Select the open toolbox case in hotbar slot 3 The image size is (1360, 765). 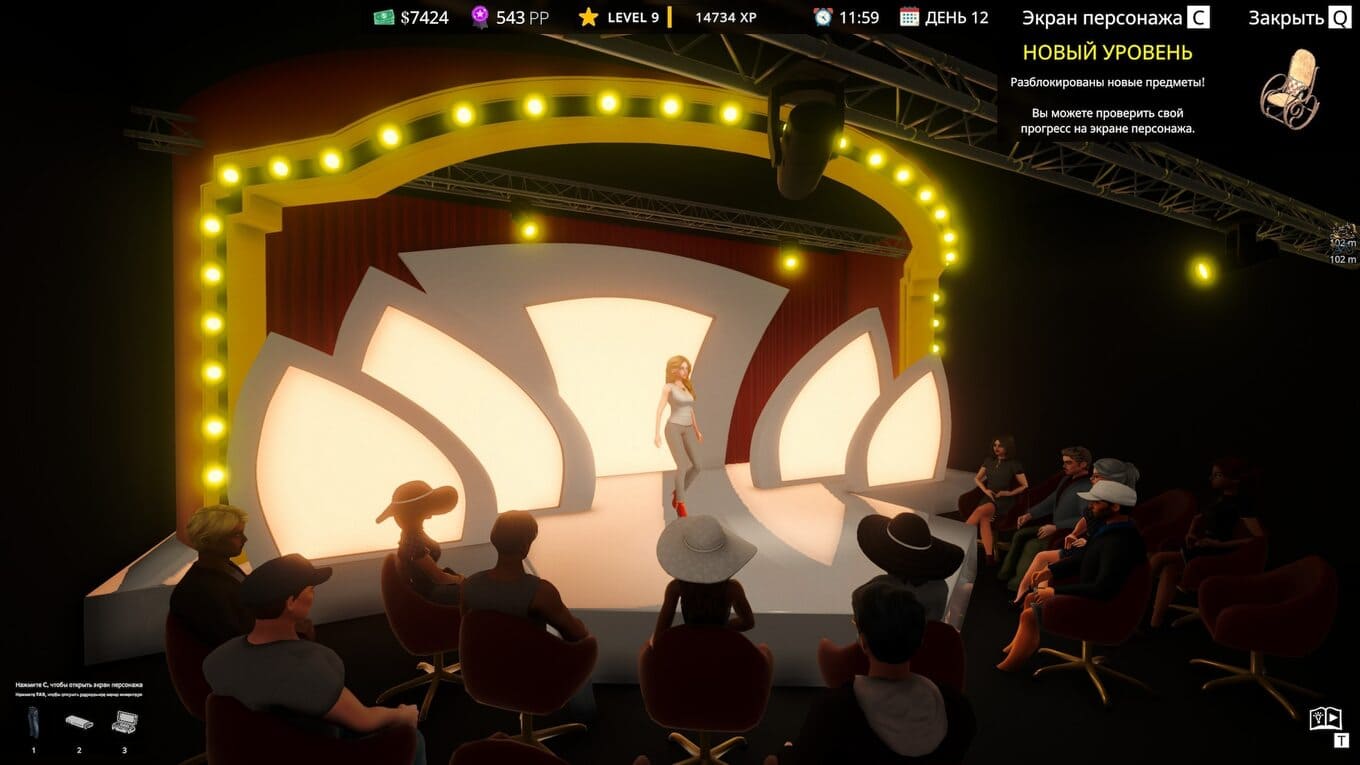pyautogui.click(x=125, y=722)
